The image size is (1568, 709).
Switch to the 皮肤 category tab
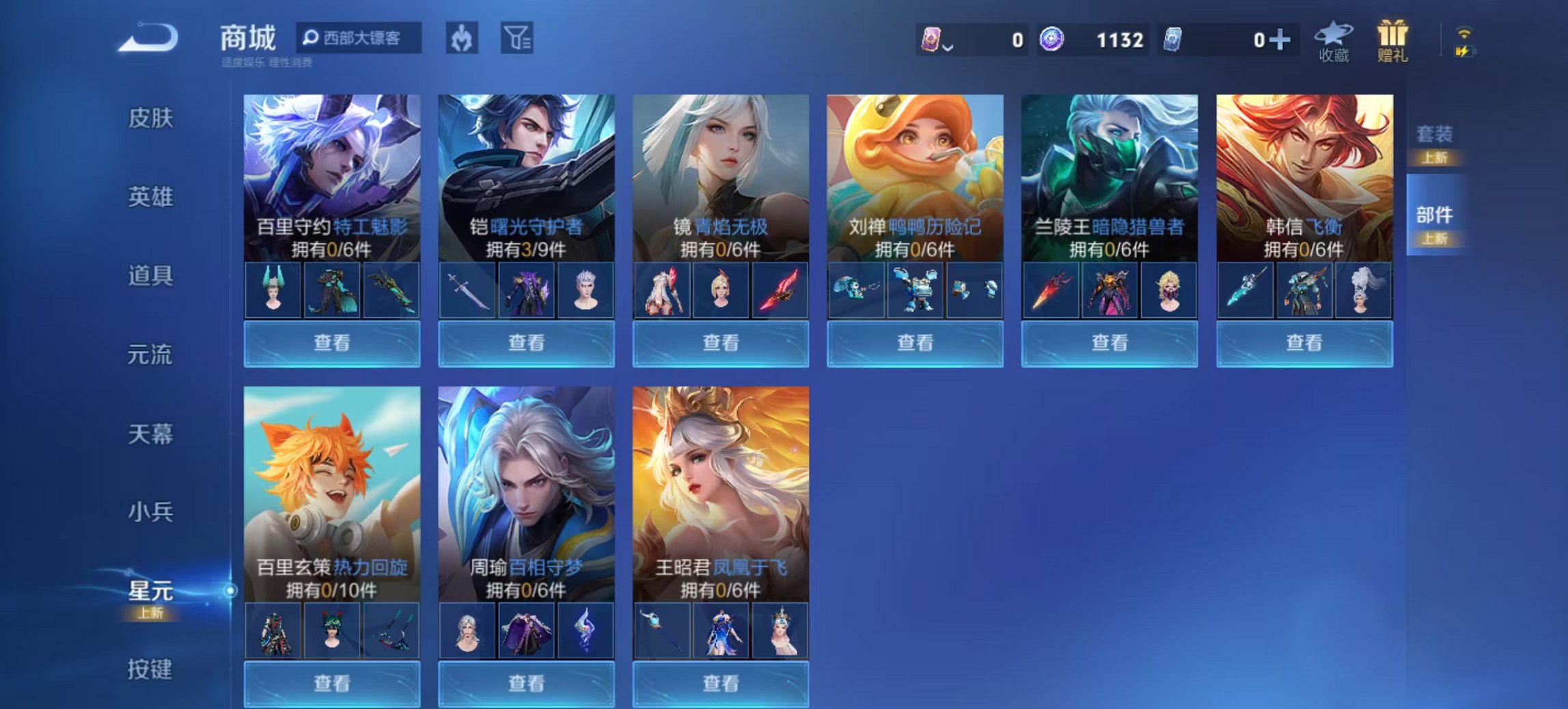(152, 118)
